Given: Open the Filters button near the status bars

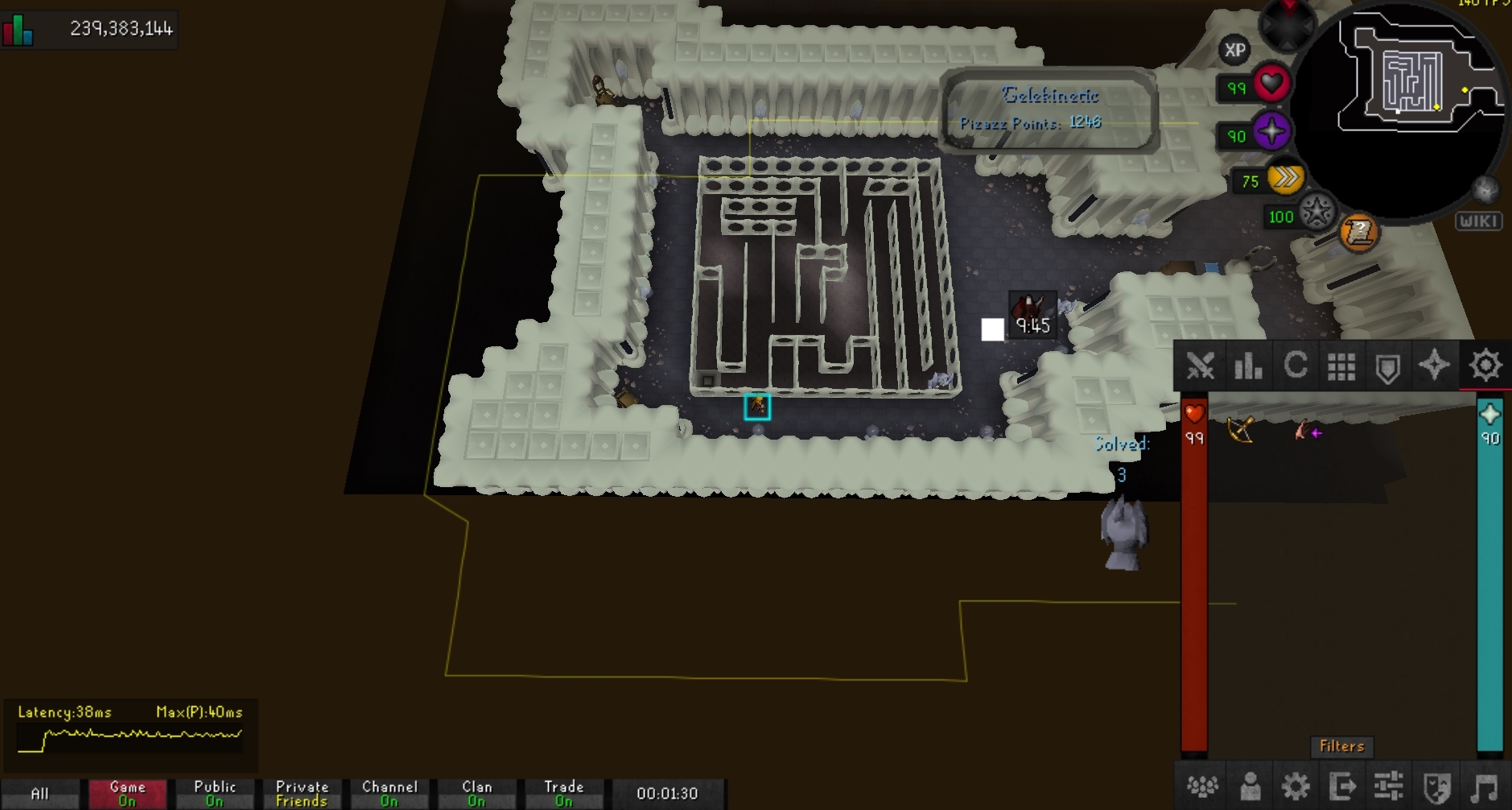Looking at the screenshot, I should (1341, 746).
